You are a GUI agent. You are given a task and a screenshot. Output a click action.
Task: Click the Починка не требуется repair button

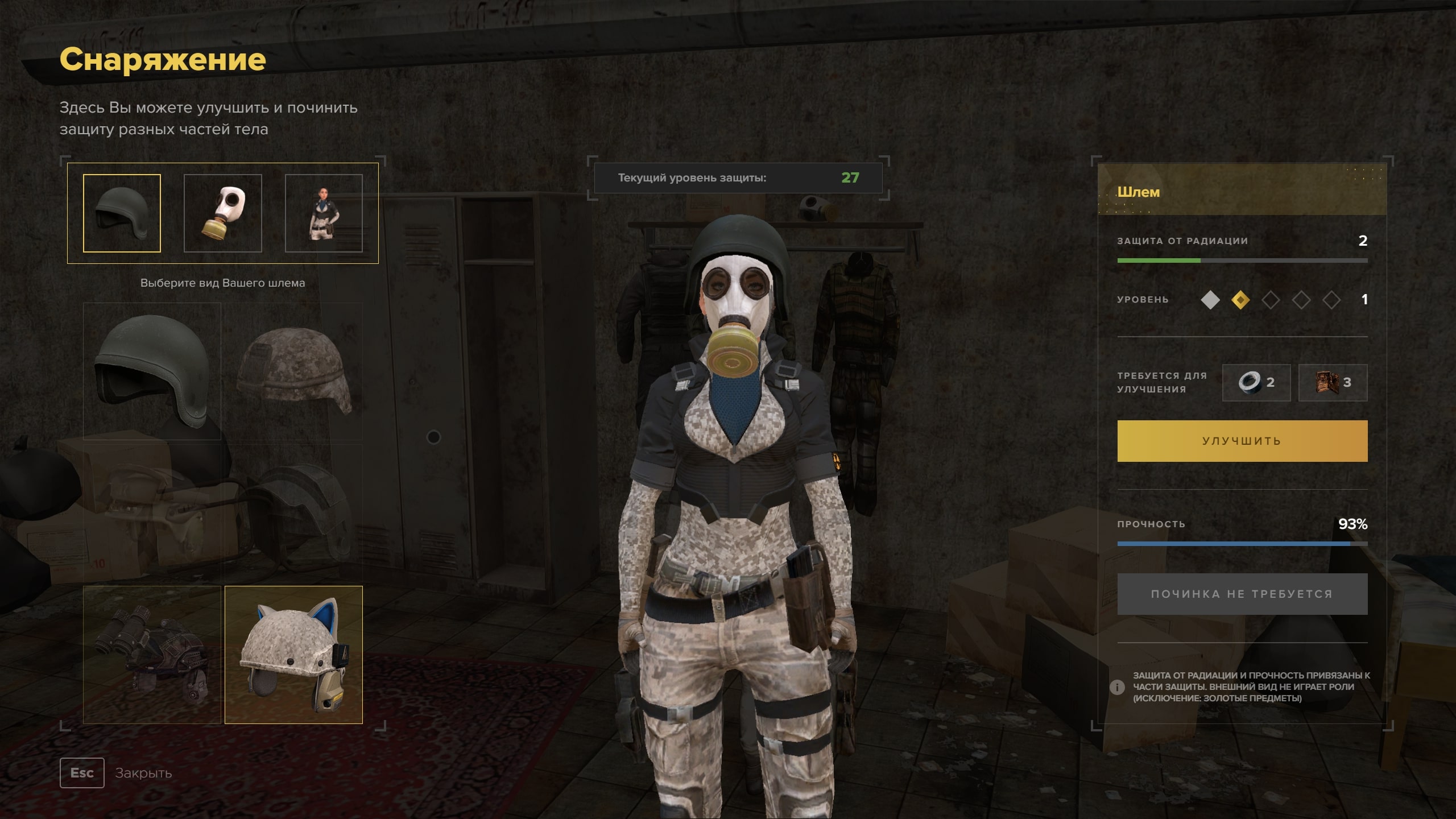[1242, 594]
